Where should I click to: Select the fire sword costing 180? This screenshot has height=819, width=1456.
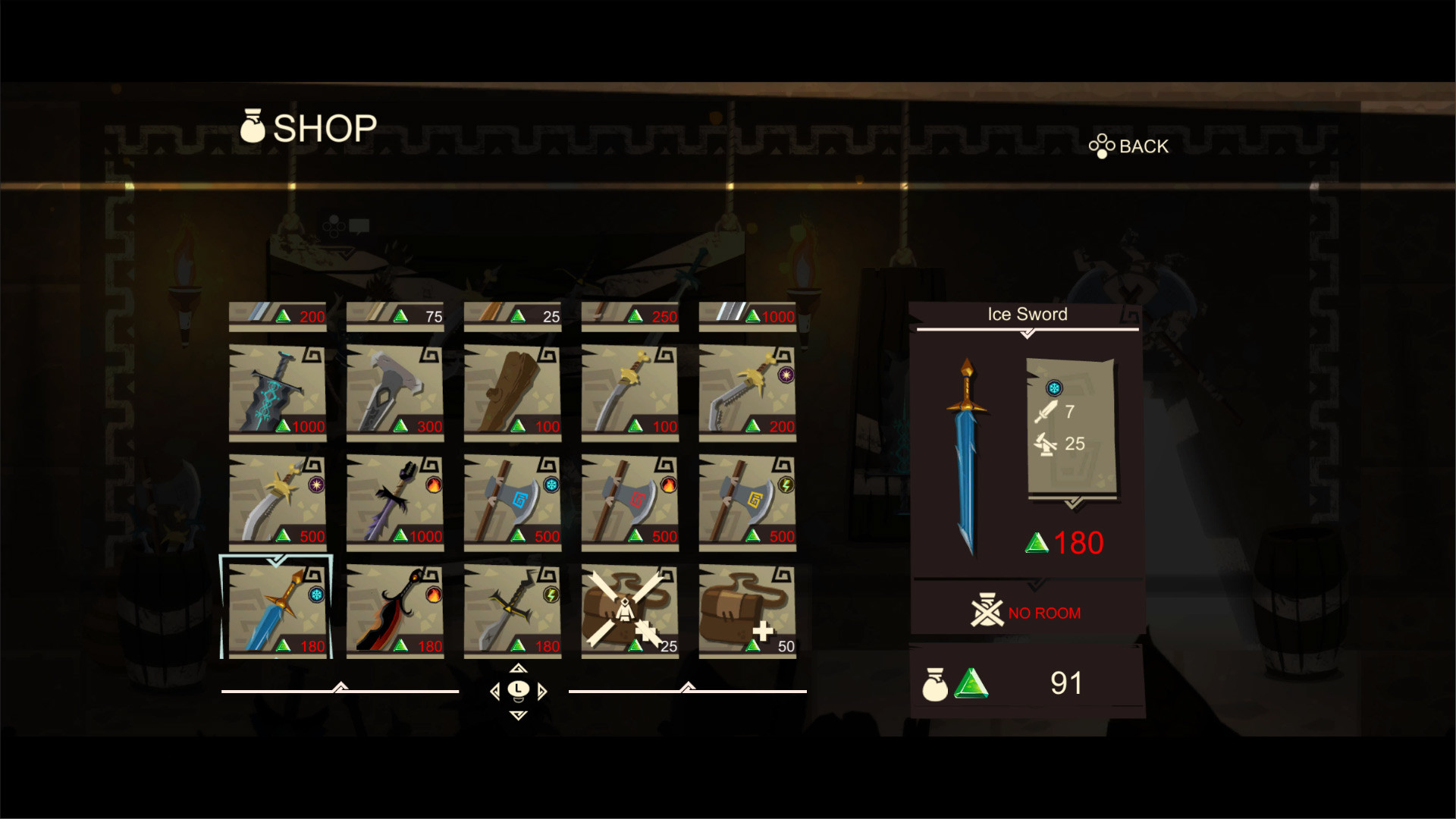tap(394, 607)
